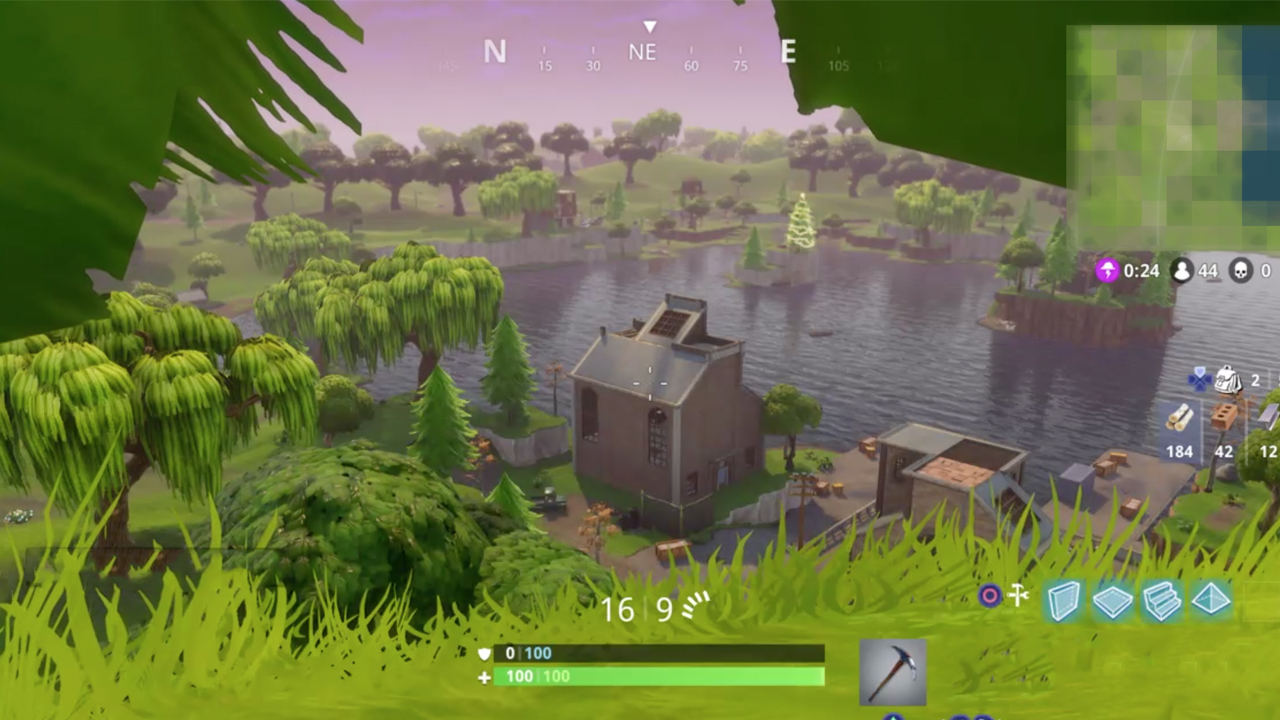
Task: Click the NE heading on the compass
Action: click(x=643, y=52)
